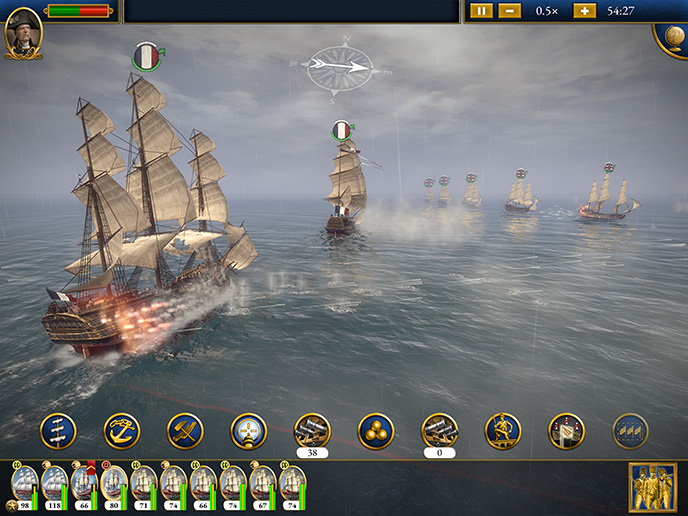Screen dimensions: 688x516
Task: Activate the mast and sails command
Action: click(x=58, y=431)
